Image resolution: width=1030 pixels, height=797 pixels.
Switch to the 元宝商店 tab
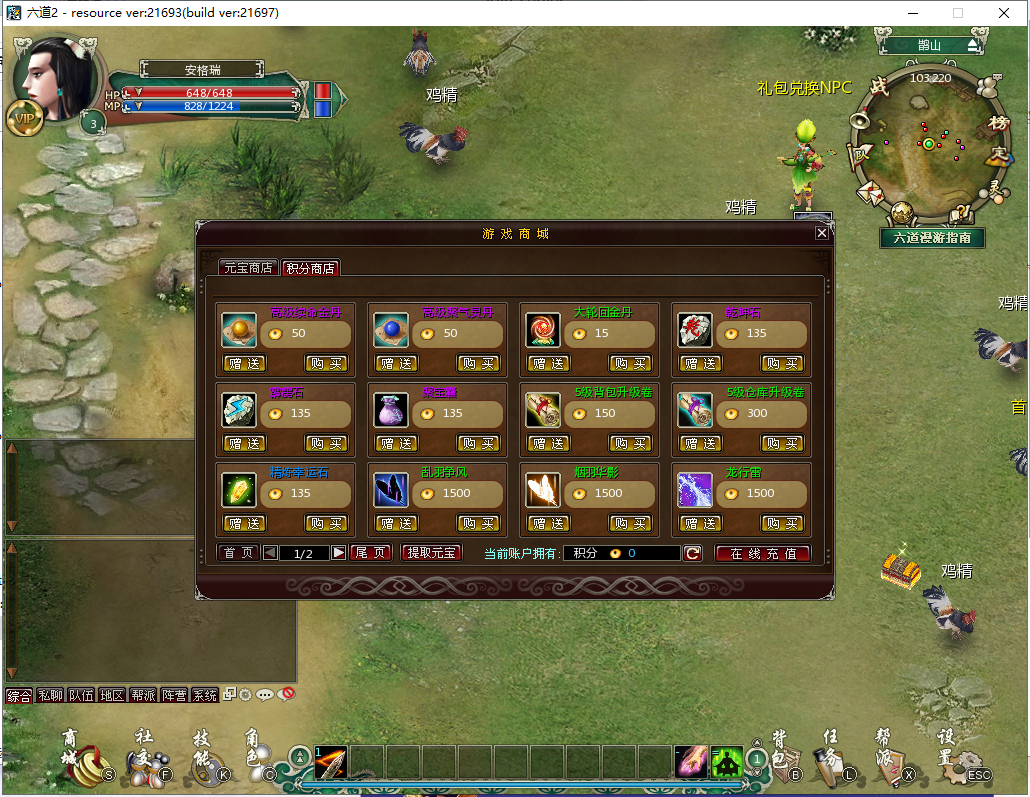pos(248,268)
